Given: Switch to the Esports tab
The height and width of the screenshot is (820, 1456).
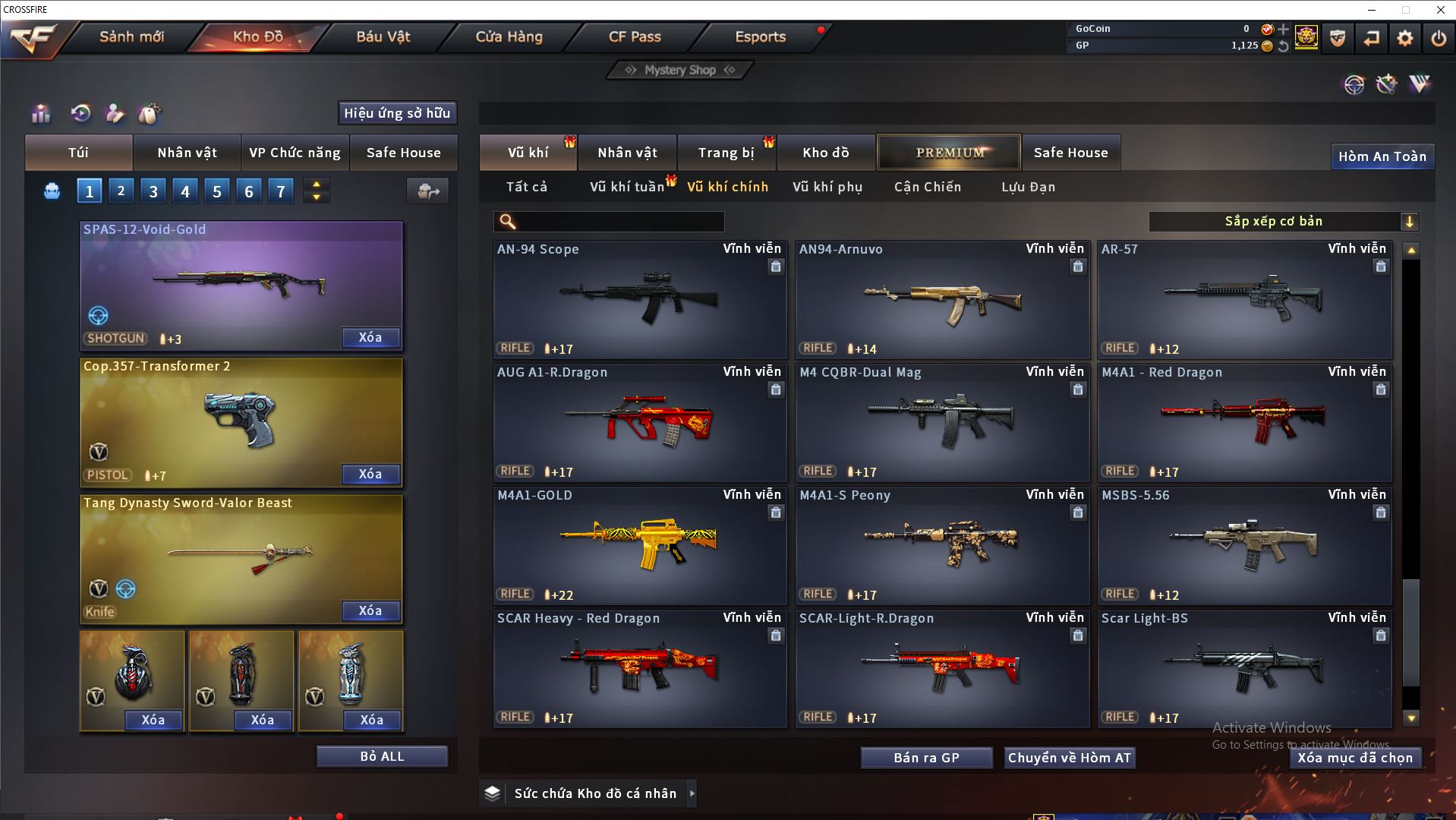Looking at the screenshot, I should coord(760,36).
